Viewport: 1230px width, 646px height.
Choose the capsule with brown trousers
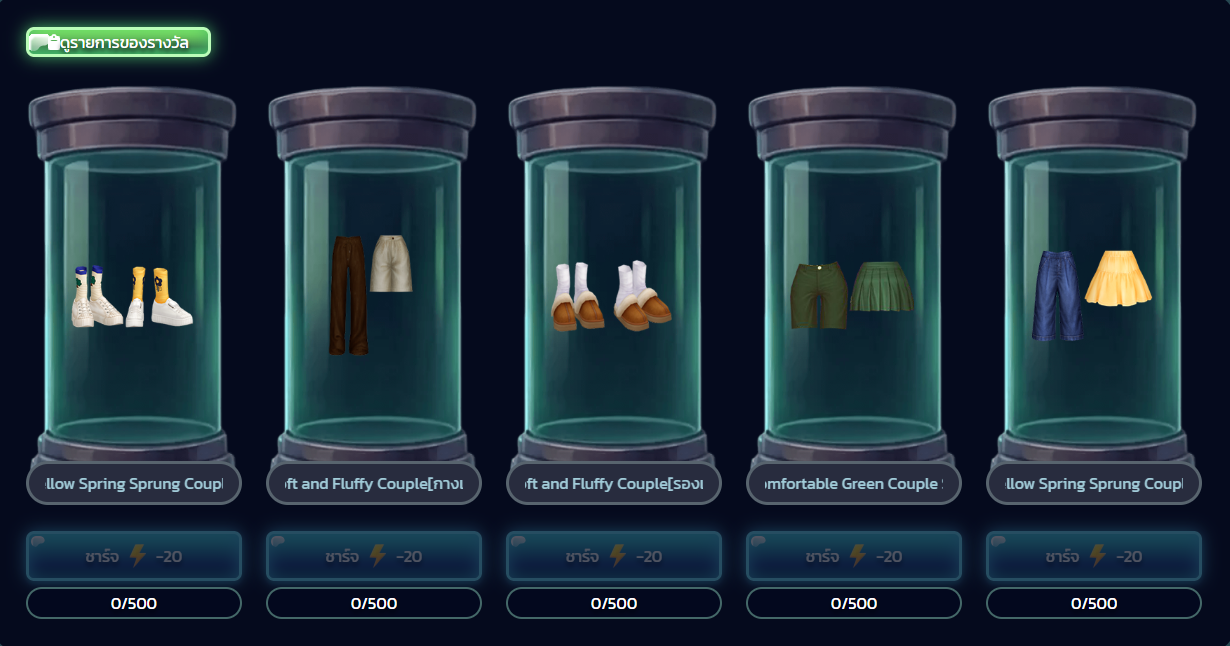click(371, 292)
